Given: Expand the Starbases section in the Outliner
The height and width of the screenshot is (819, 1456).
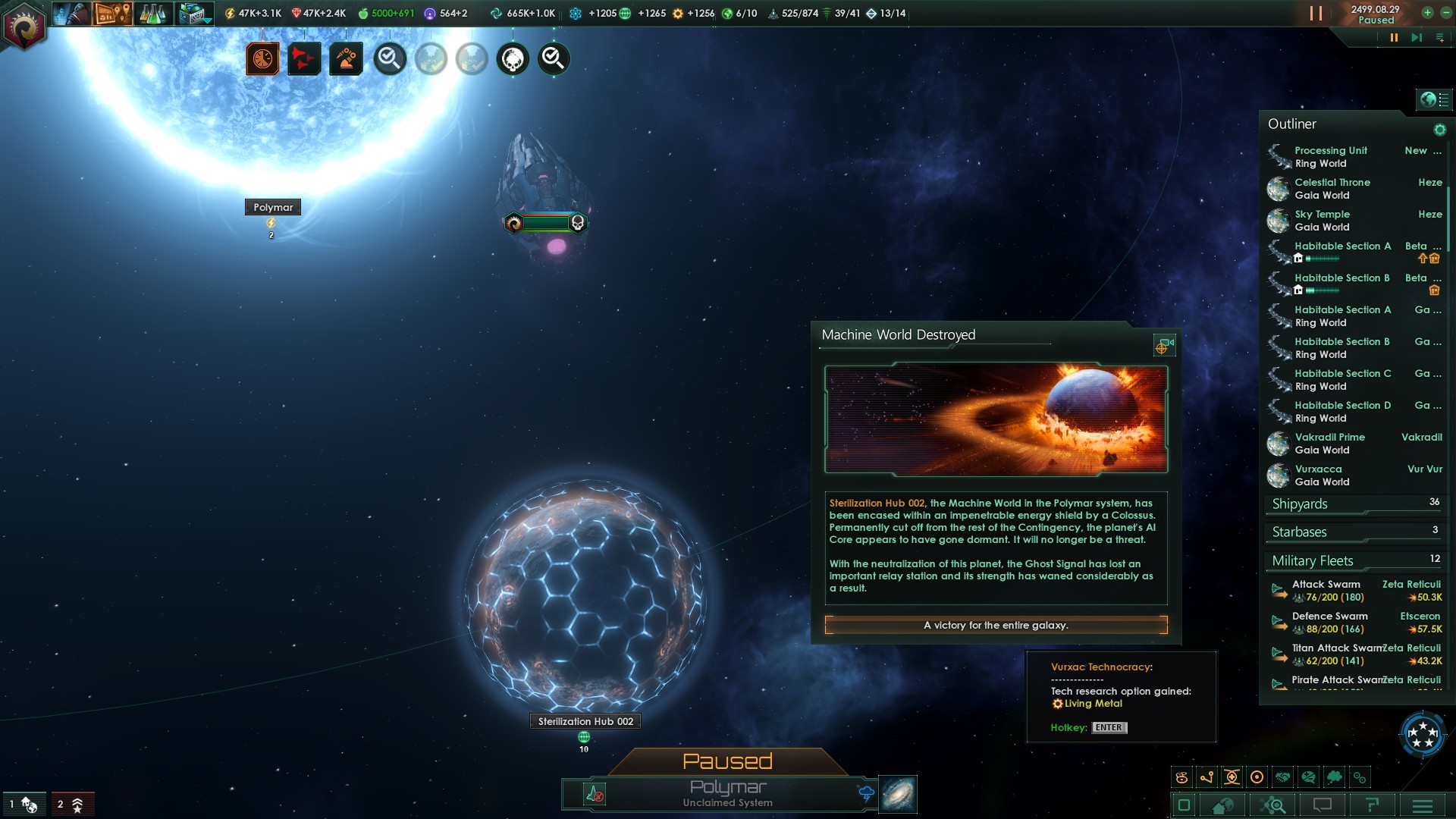Looking at the screenshot, I should tap(1300, 532).
